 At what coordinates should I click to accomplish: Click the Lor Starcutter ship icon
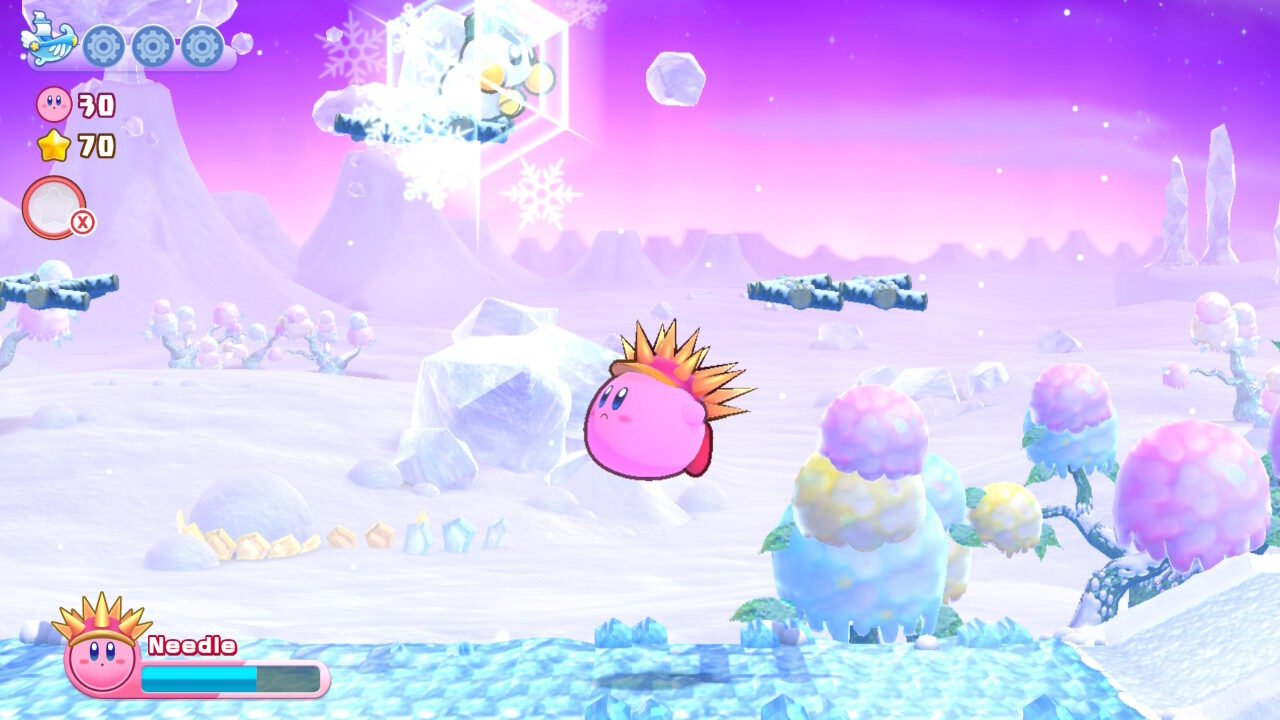48,40
